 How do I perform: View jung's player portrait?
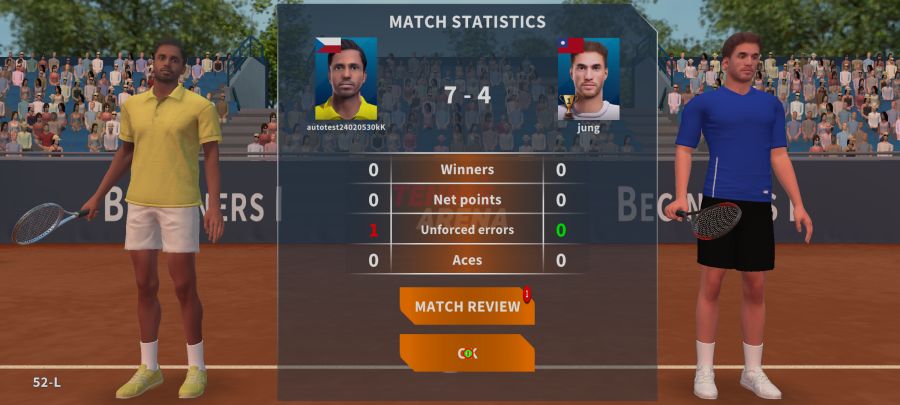588,79
